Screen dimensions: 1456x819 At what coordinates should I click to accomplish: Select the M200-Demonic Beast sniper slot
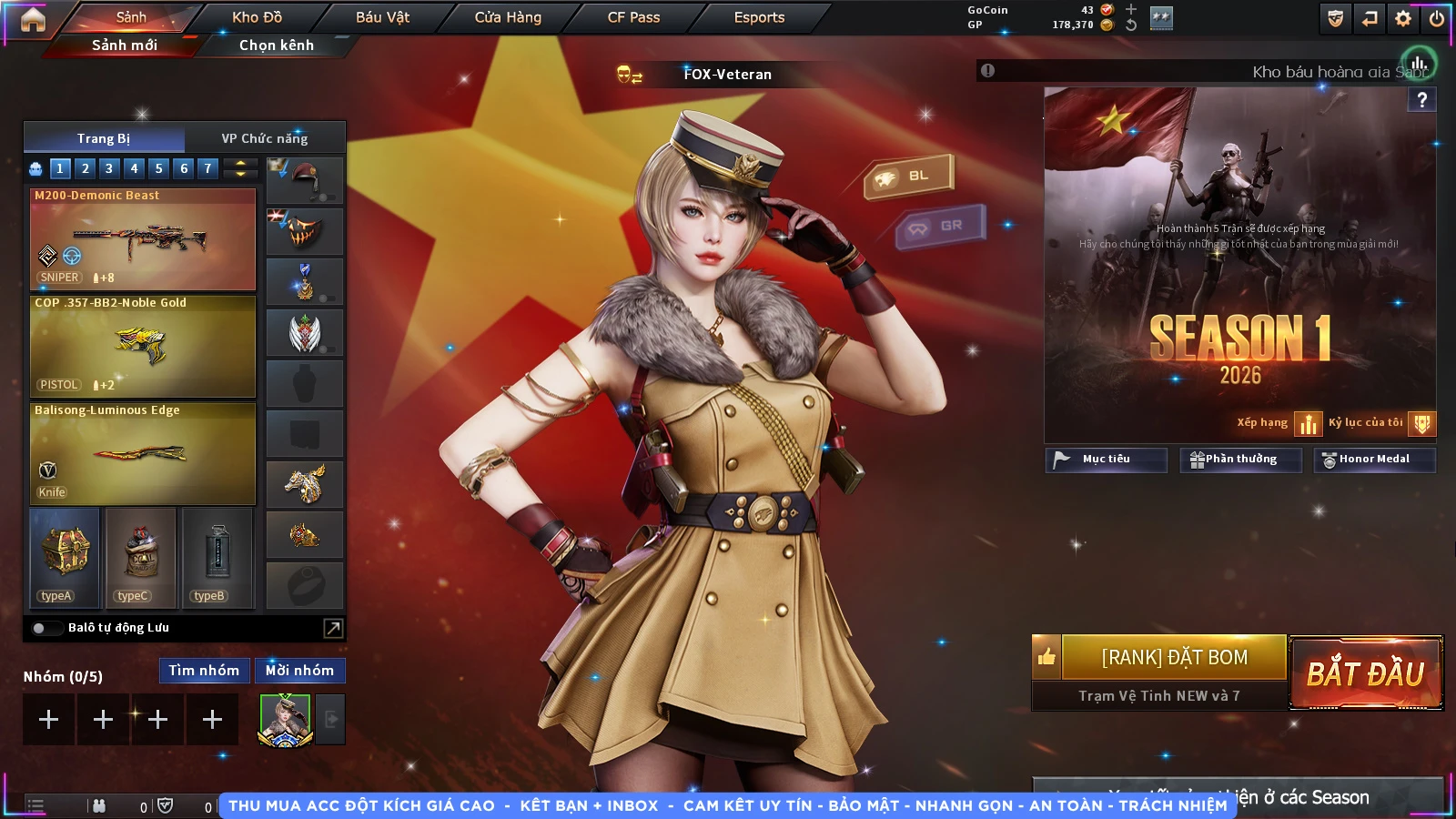click(x=143, y=239)
